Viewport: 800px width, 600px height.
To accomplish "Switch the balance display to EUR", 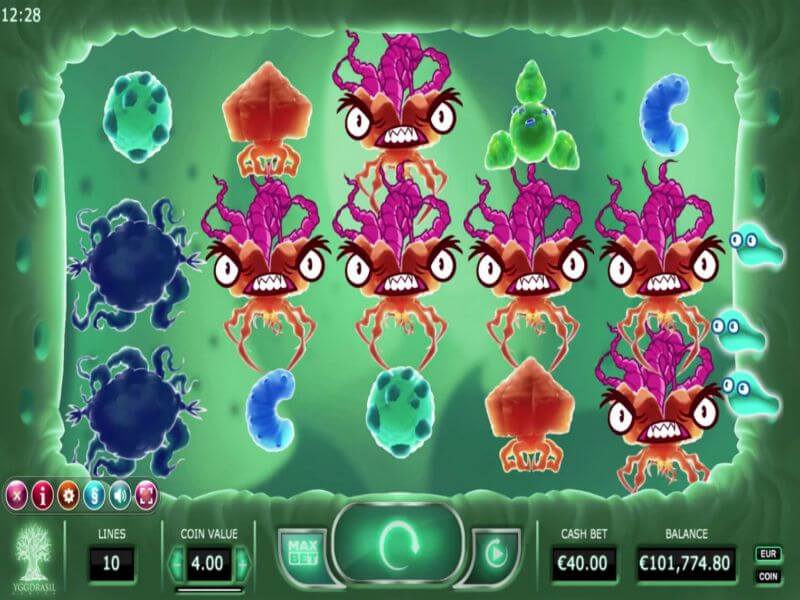I will [x=768, y=553].
